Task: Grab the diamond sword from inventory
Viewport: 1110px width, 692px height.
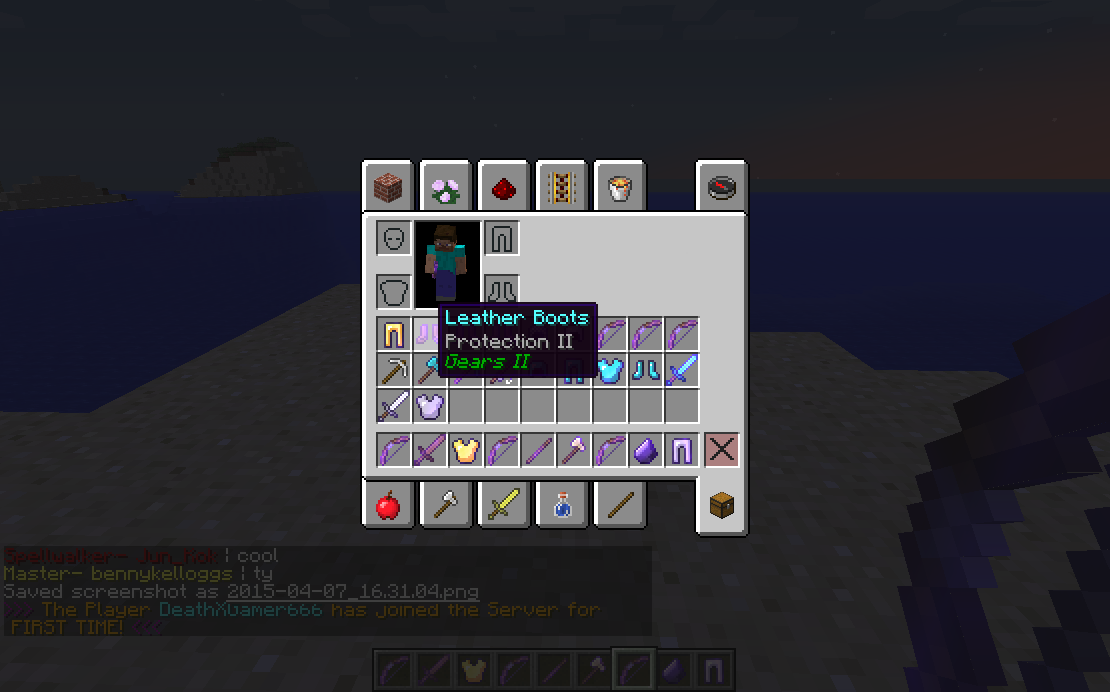Action: (x=682, y=370)
